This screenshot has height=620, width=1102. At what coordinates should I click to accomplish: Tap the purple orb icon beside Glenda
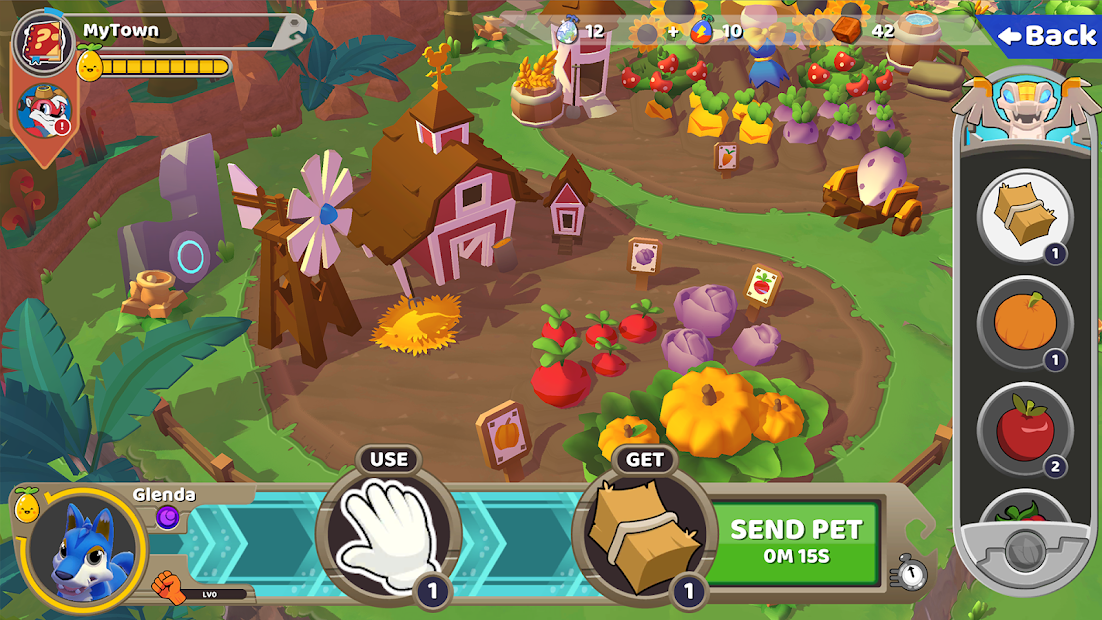click(167, 516)
